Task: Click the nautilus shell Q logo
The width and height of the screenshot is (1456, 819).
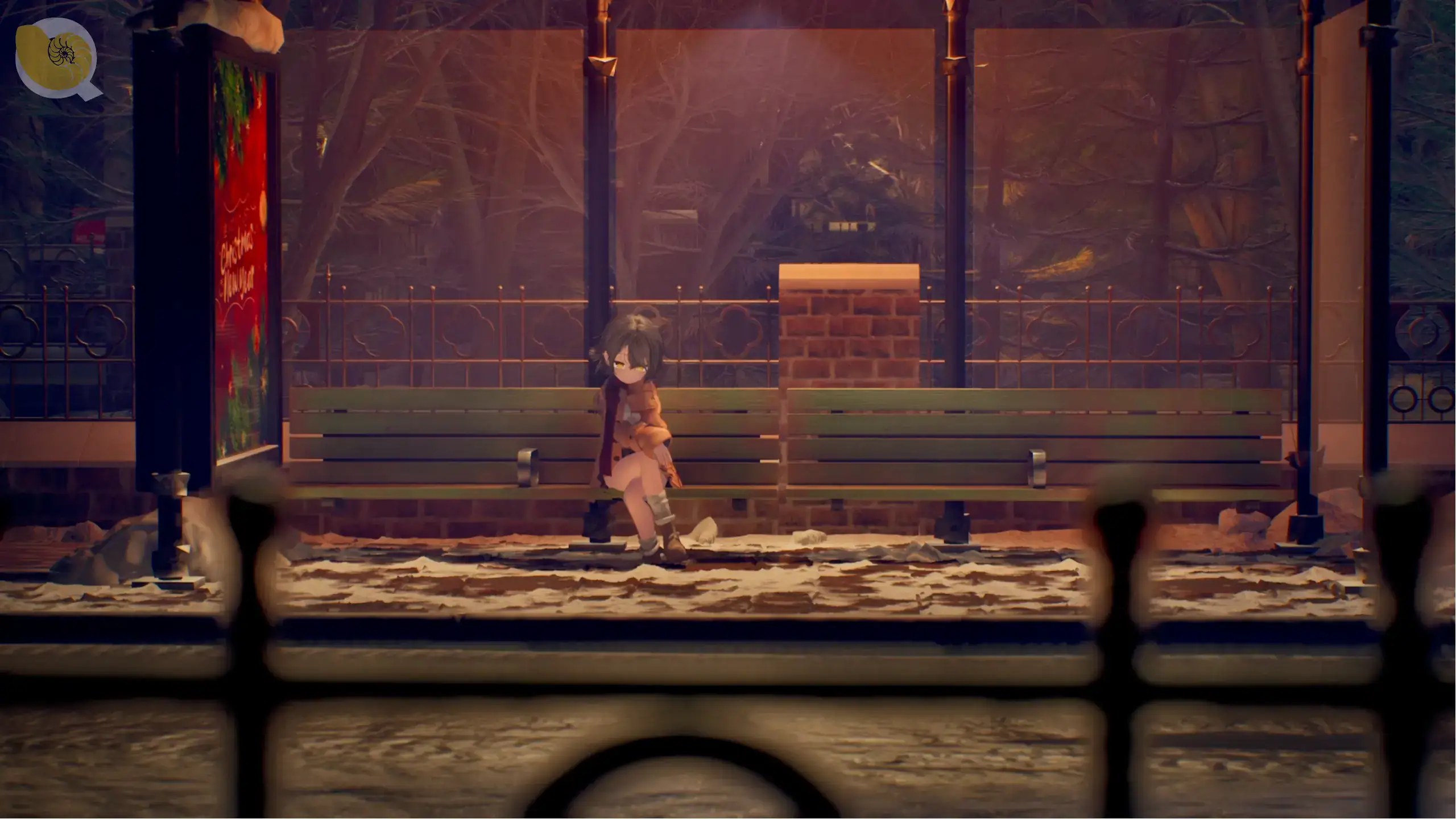Action: [57, 57]
